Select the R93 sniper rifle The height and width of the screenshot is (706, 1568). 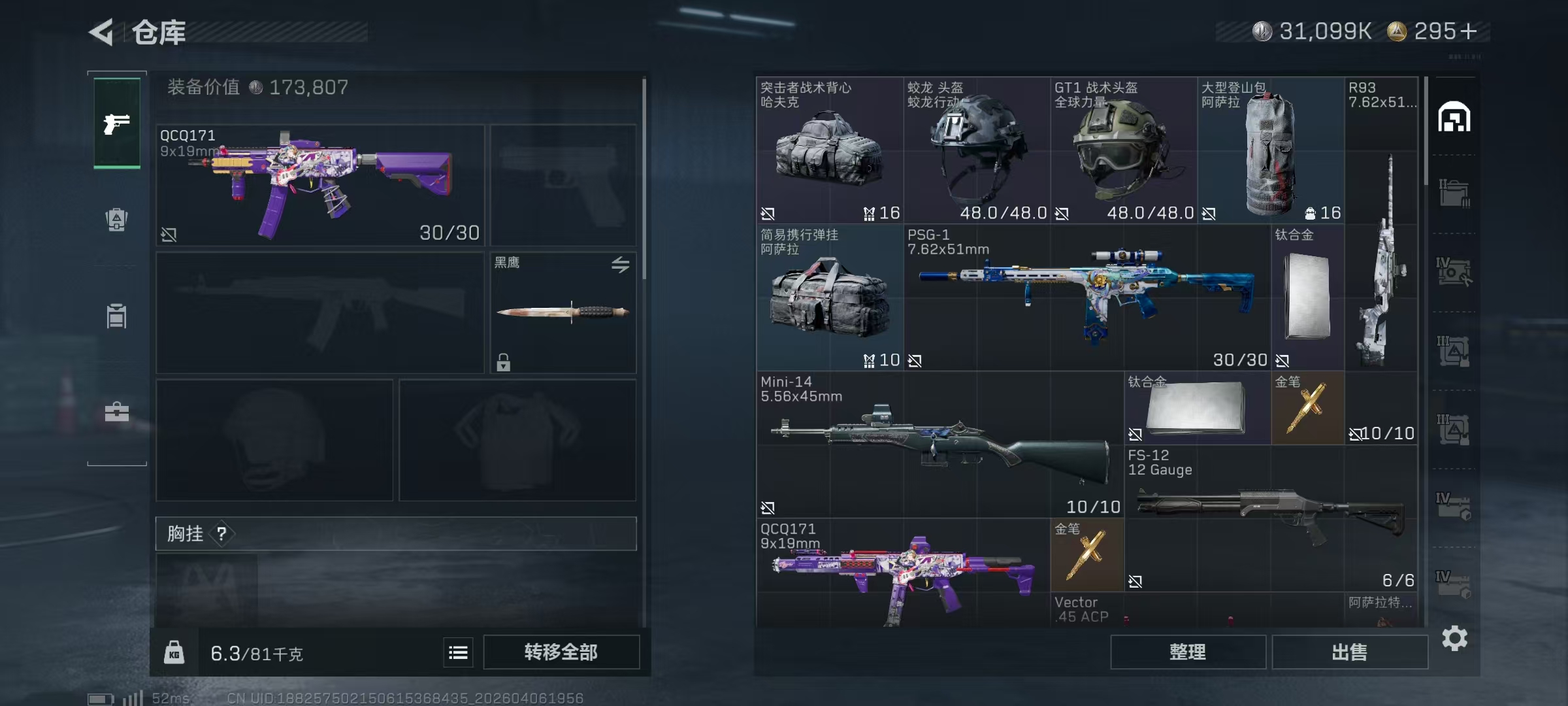[x=1381, y=261]
